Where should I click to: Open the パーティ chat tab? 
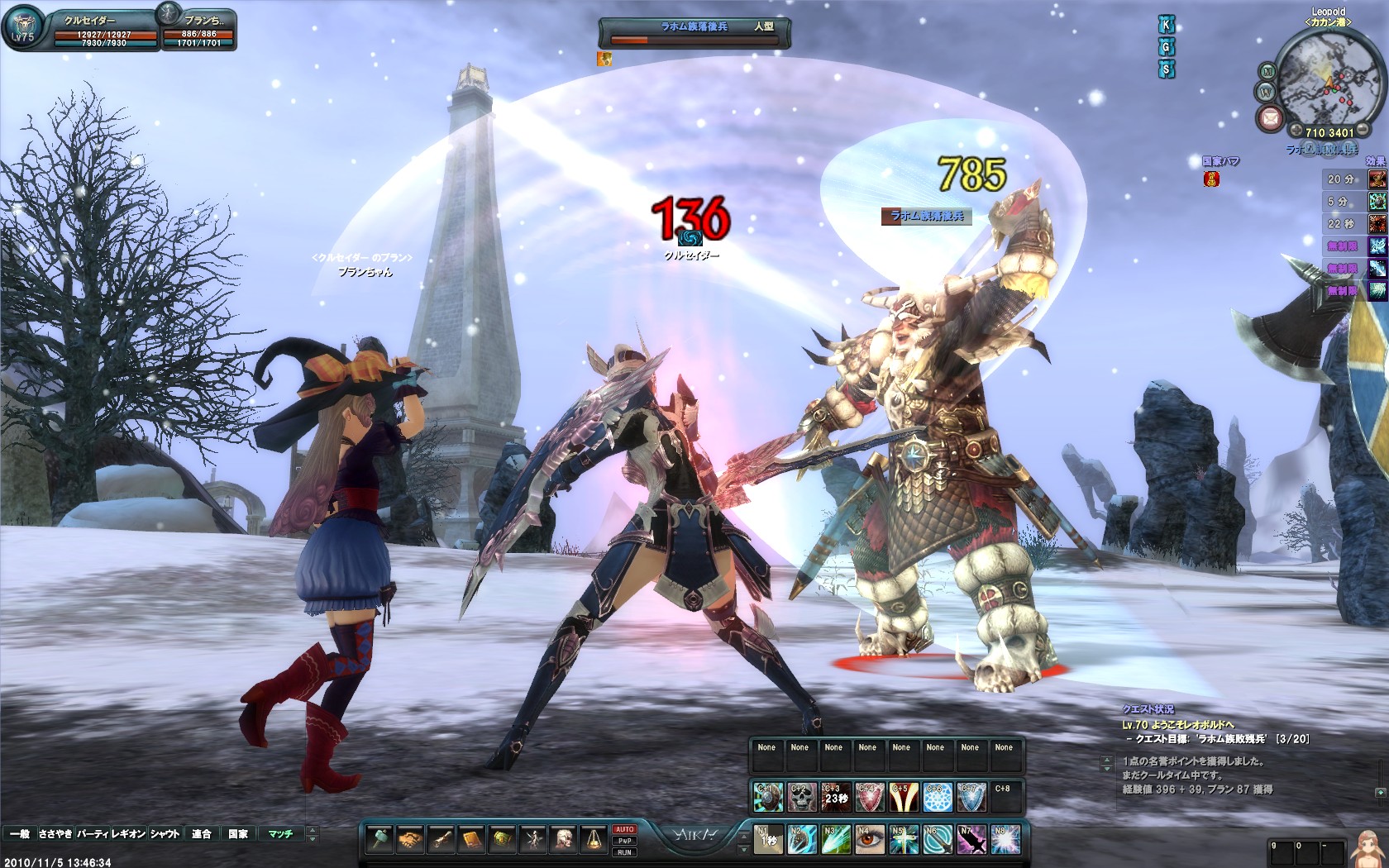point(93,834)
